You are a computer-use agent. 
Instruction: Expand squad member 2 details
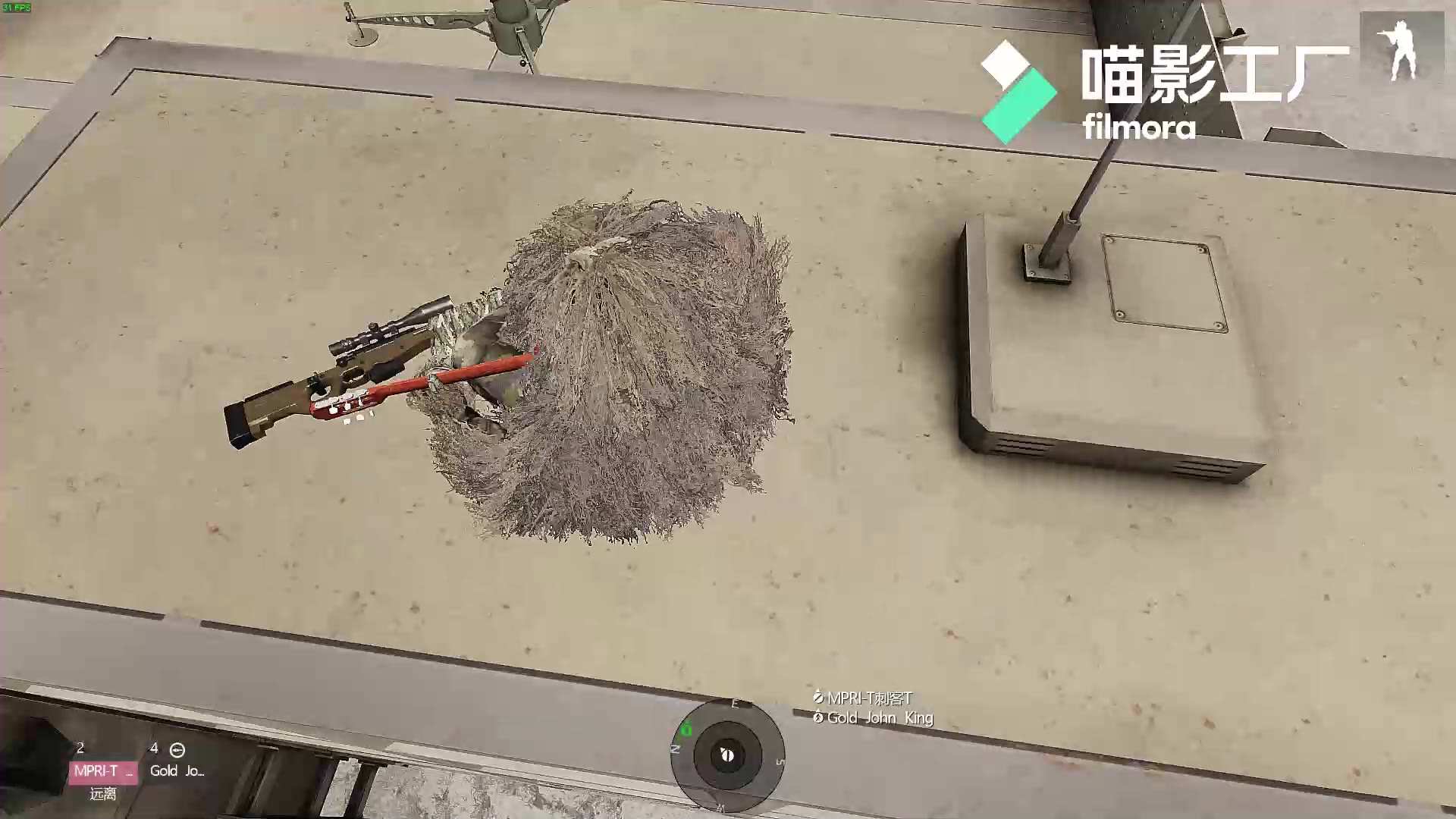[79, 748]
